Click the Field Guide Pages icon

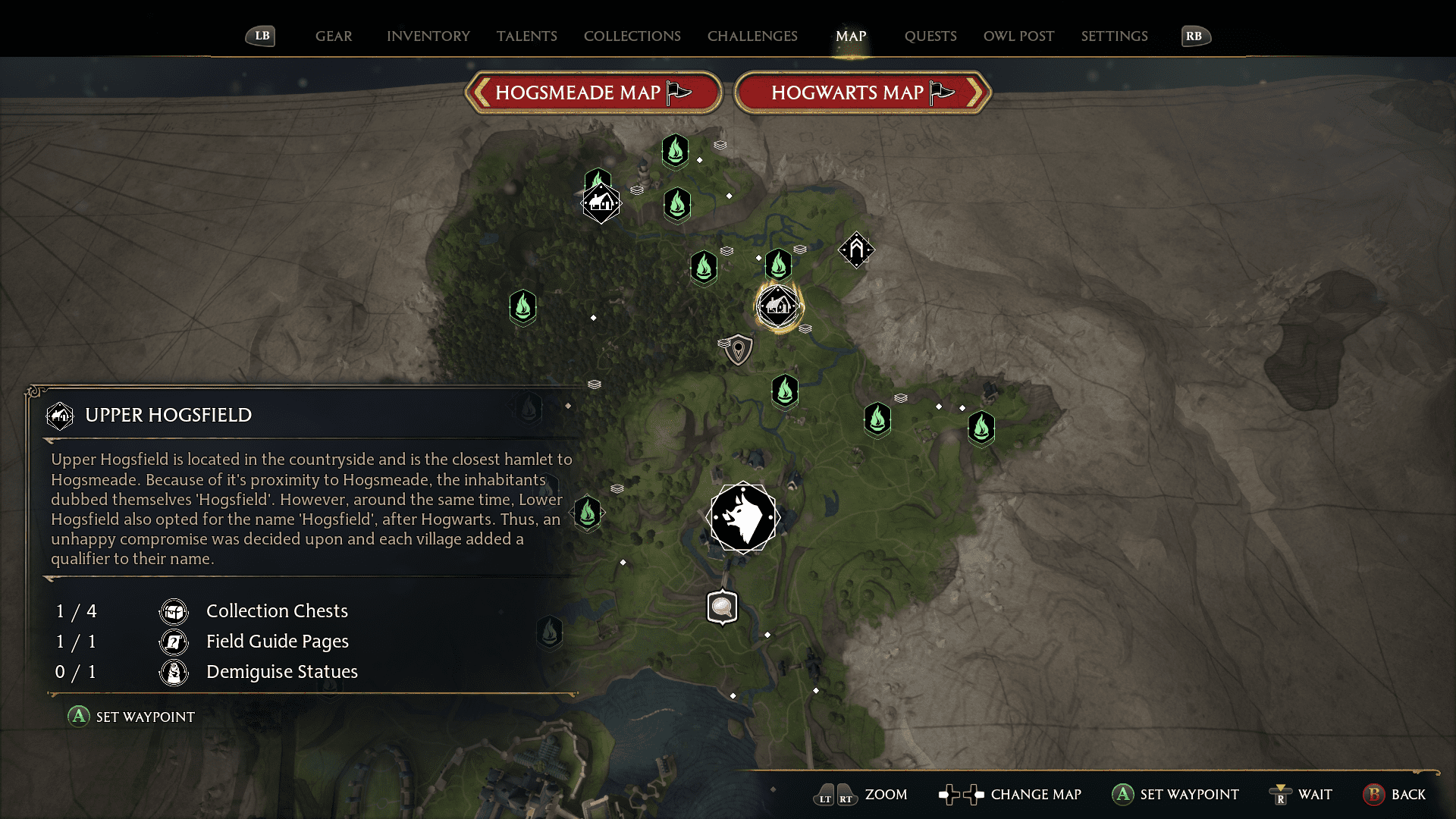[x=173, y=642]
